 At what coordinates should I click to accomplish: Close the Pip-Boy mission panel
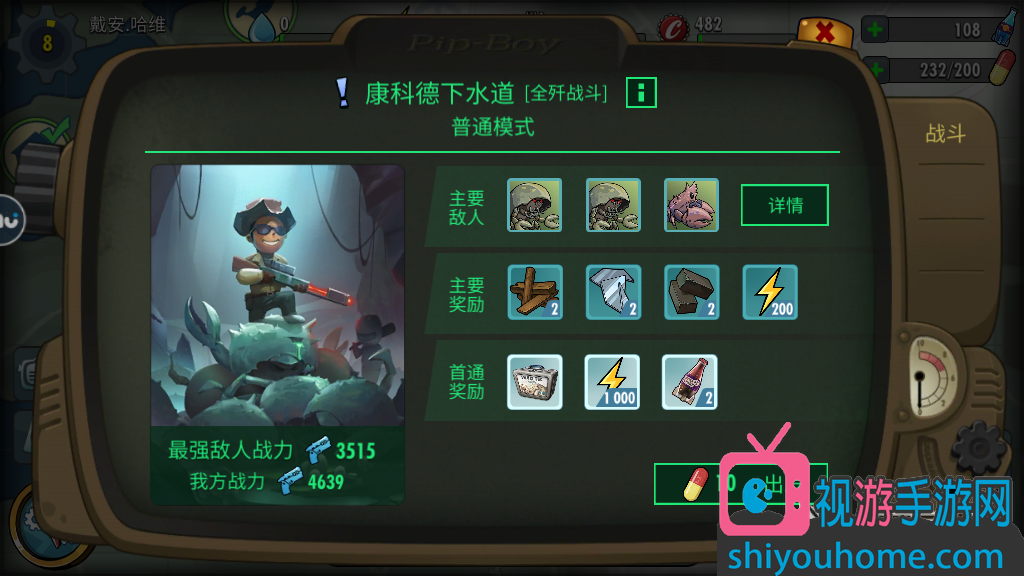click(x=825, y=32)
